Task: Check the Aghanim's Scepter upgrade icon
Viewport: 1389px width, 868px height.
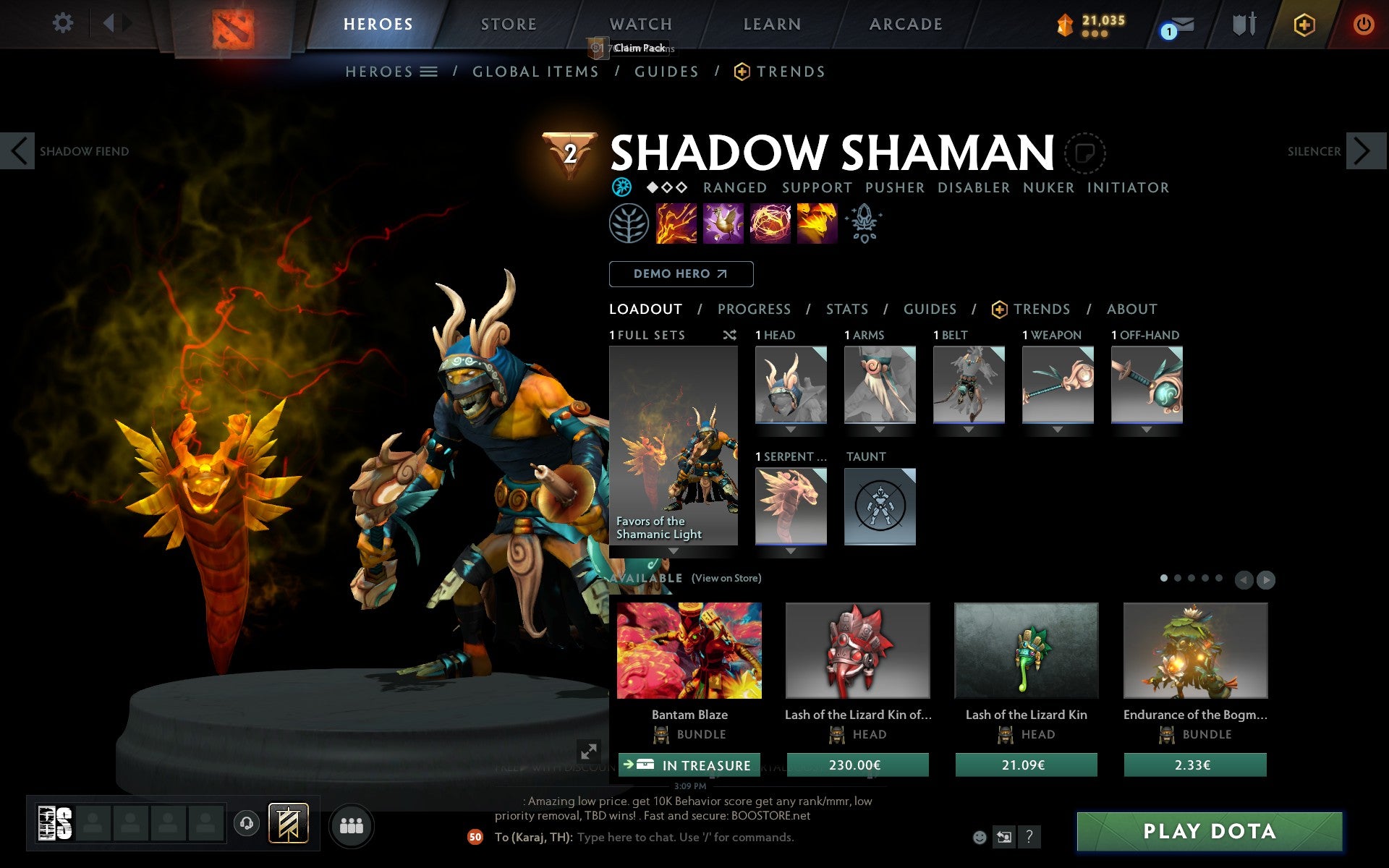Action: pos(865,224)
